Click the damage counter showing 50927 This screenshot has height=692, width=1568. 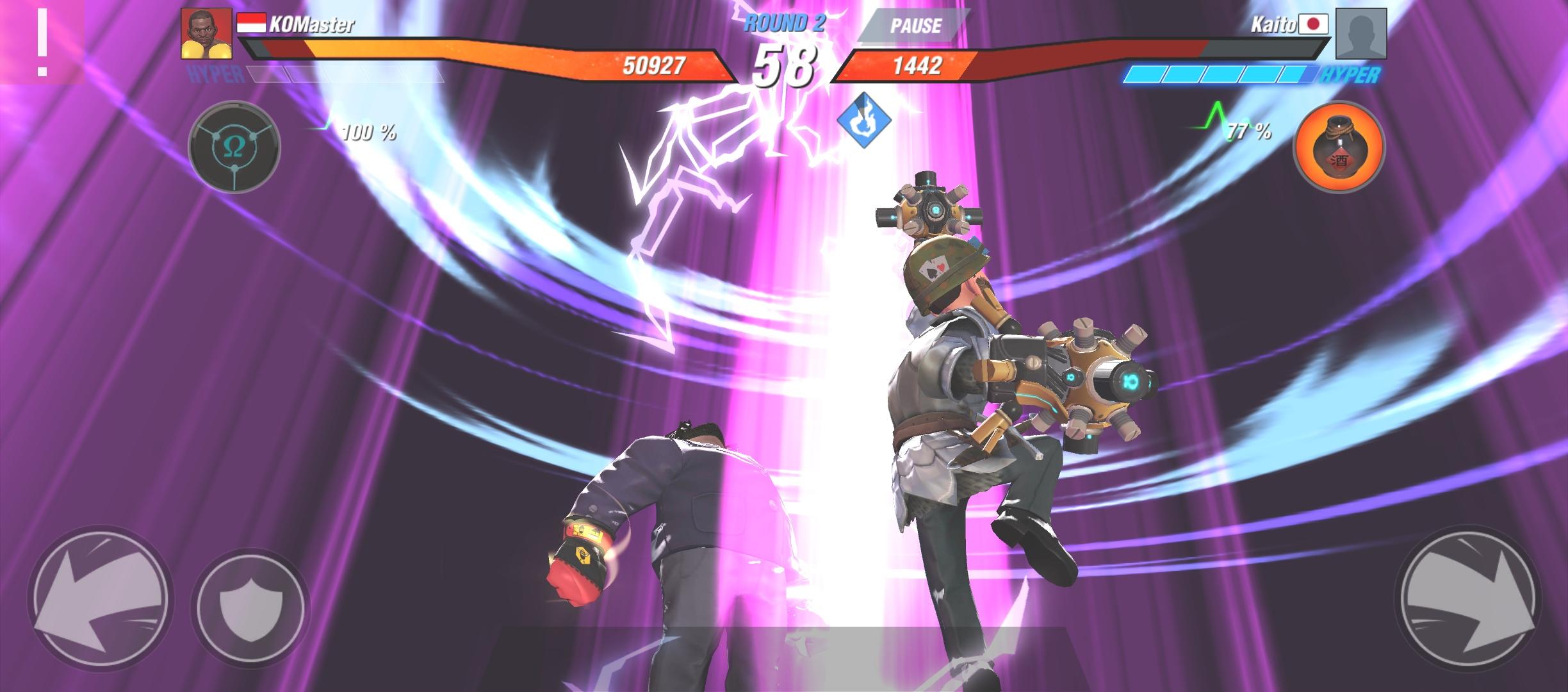click(x=664, y=64)
